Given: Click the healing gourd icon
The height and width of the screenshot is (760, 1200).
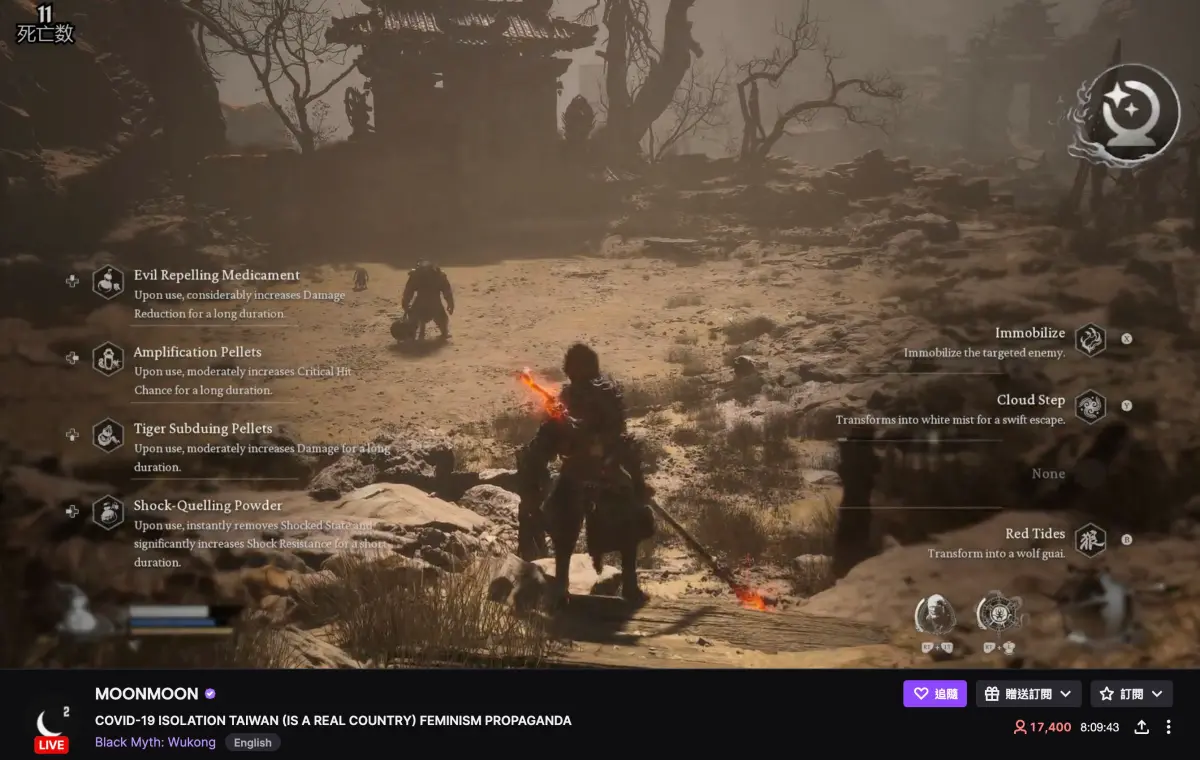Looking at the screenshot, I should pos(78,611).
